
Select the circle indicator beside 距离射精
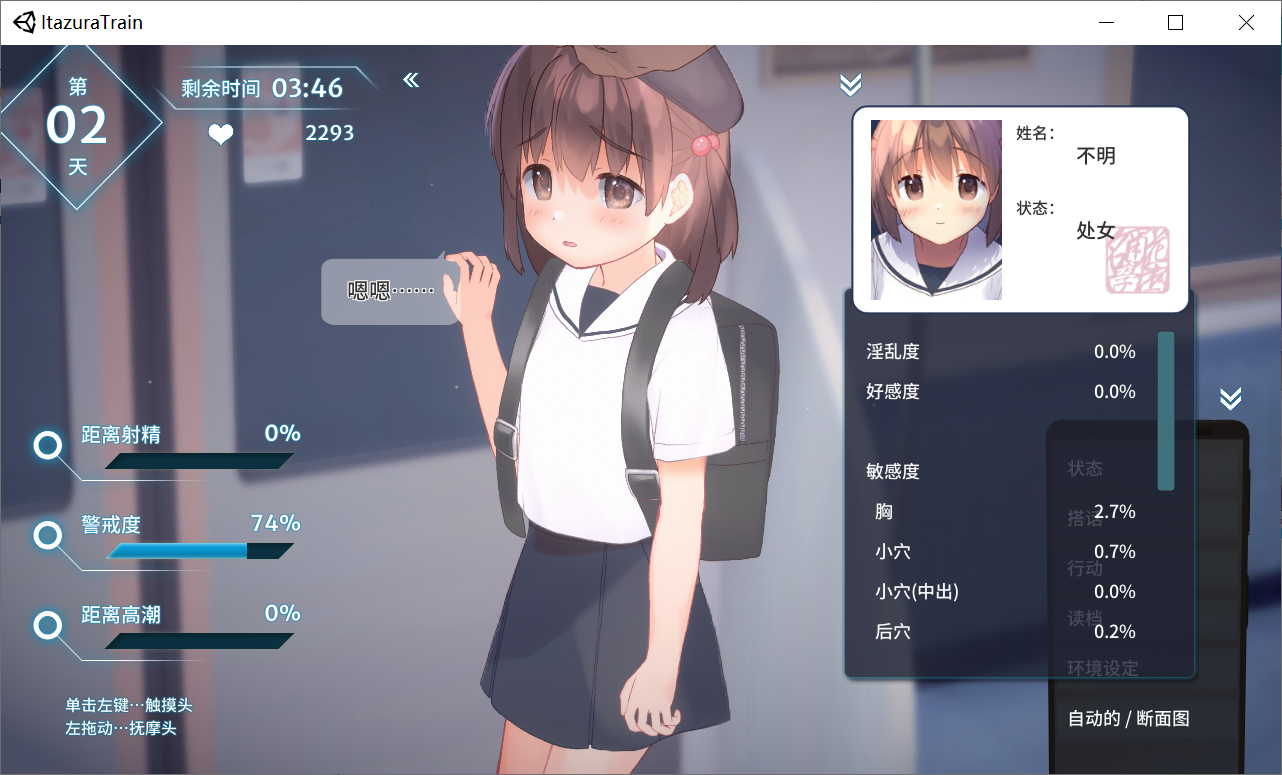point(47,446)
